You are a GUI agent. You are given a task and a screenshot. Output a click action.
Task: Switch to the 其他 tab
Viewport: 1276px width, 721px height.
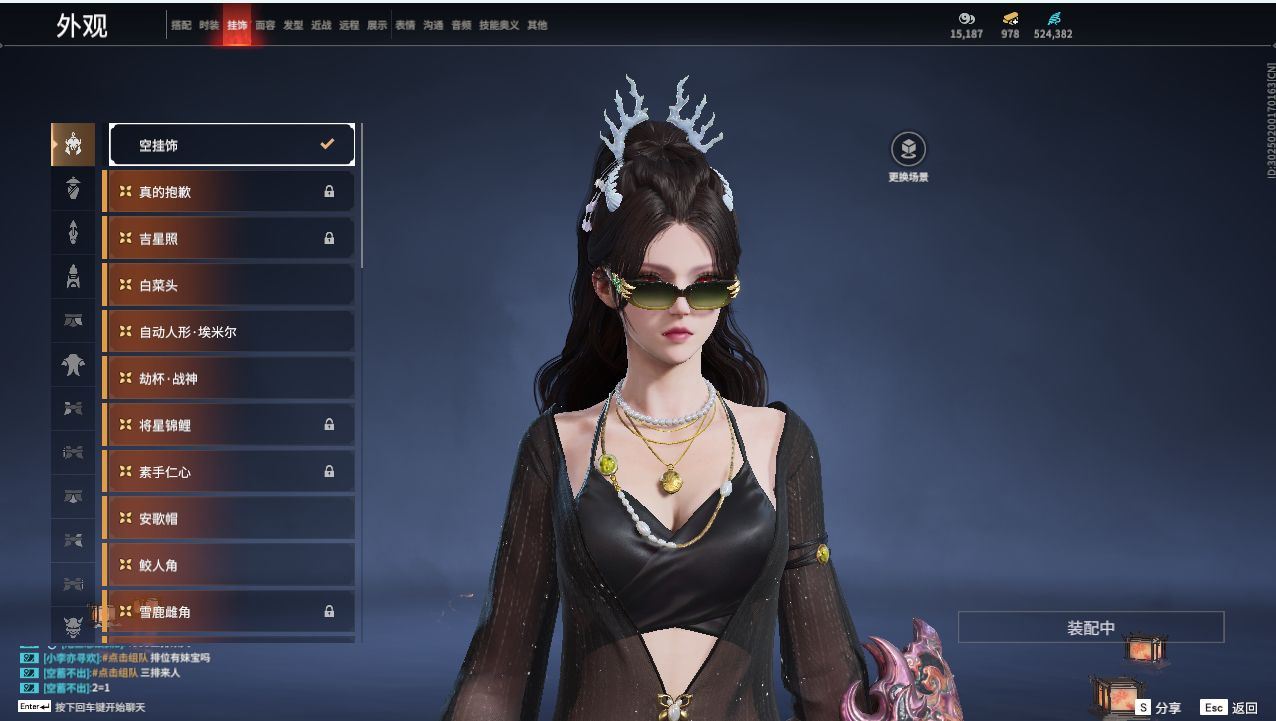tap(537, 25)
